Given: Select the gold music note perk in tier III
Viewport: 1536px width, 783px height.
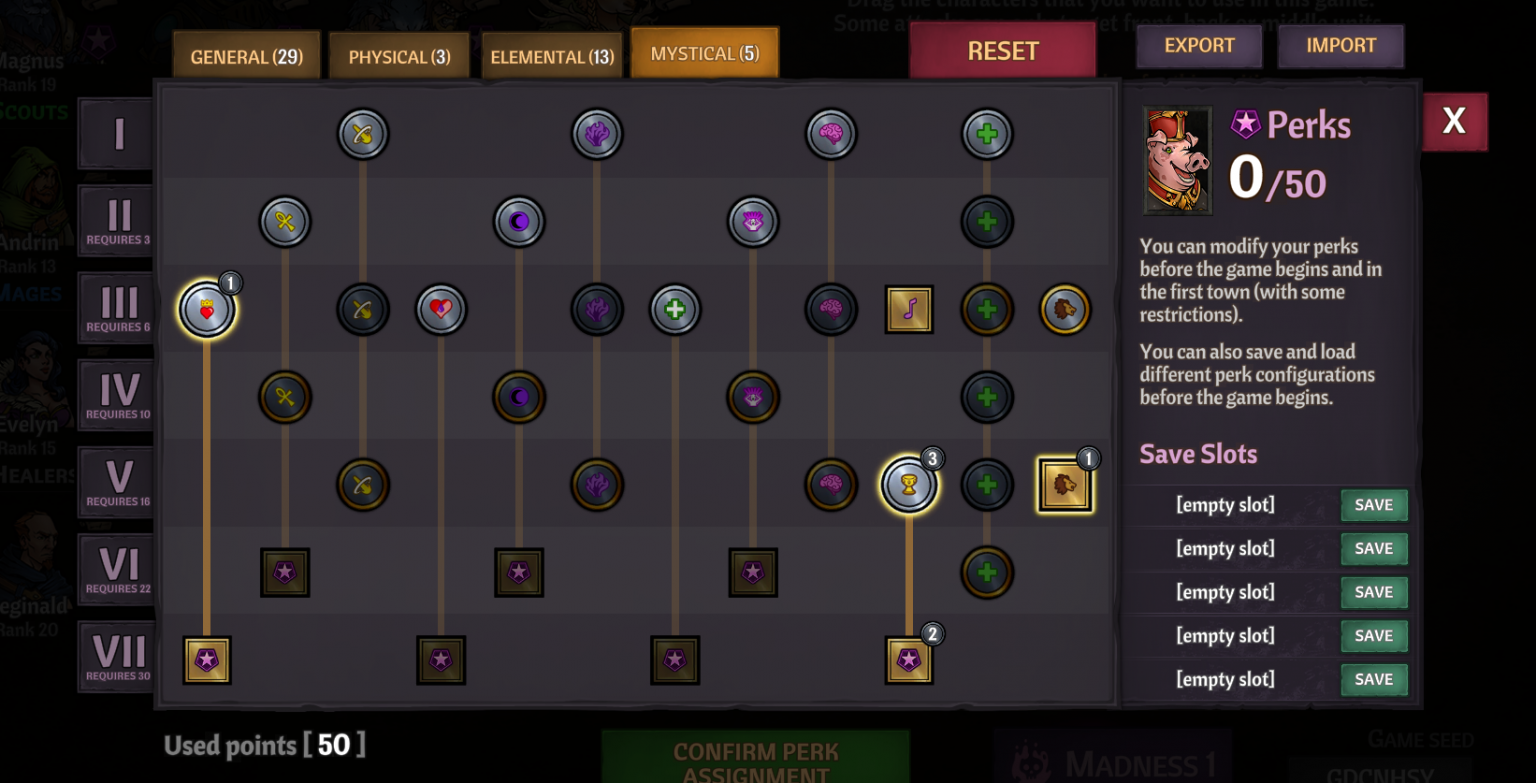Looking at the screenshot, I should [x=908, y=309].
